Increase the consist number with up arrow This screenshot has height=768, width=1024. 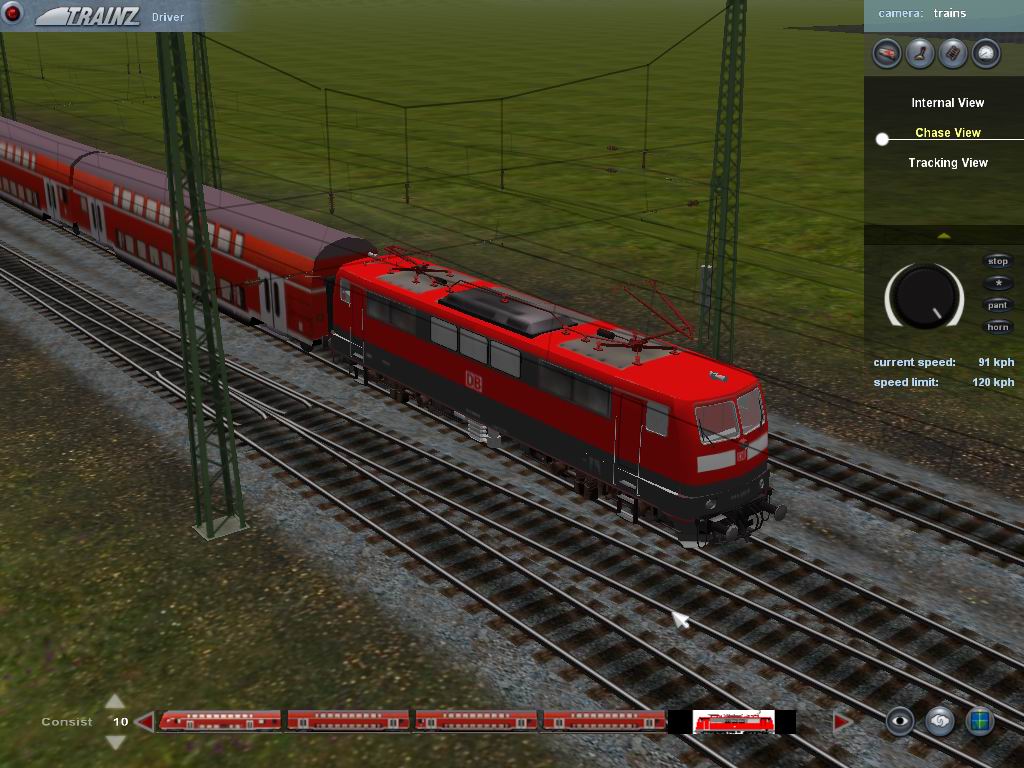[x=116, y=701]
